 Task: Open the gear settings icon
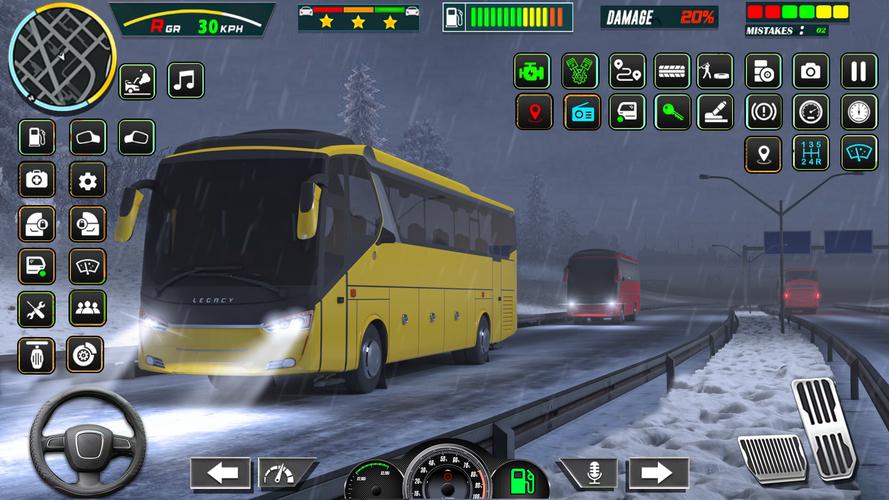point(87,181)
